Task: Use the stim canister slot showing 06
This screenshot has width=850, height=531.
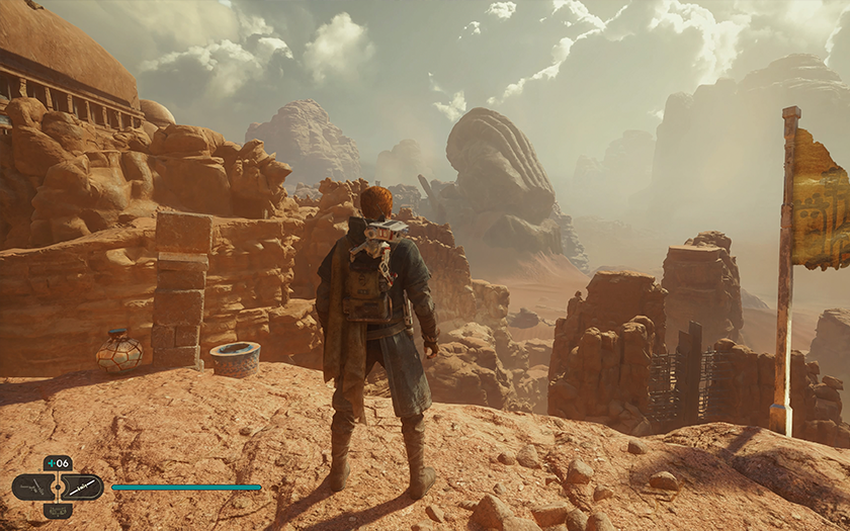Action: 58,463
